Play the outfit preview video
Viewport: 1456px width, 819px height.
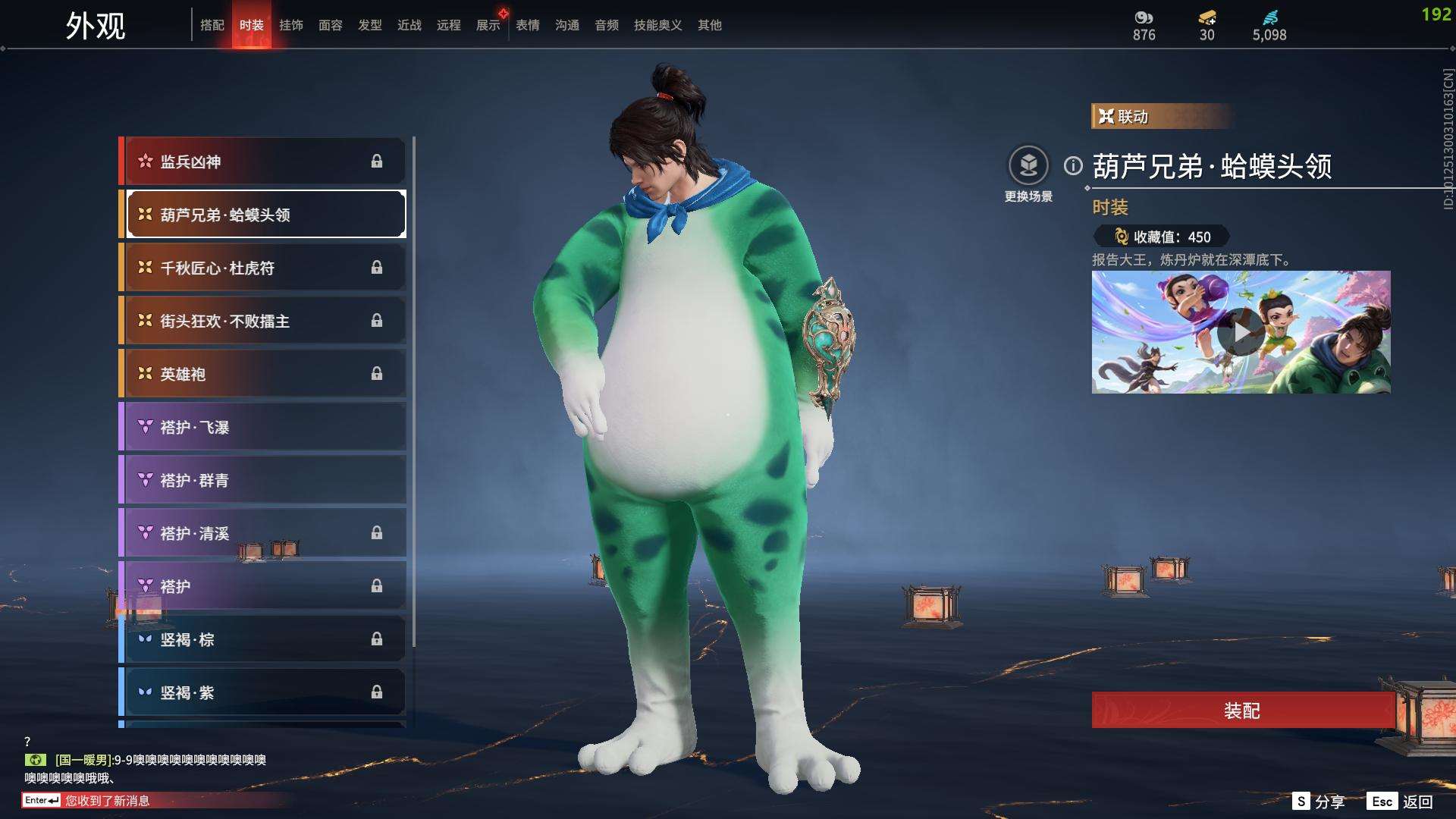click(x=1240, y=332)
